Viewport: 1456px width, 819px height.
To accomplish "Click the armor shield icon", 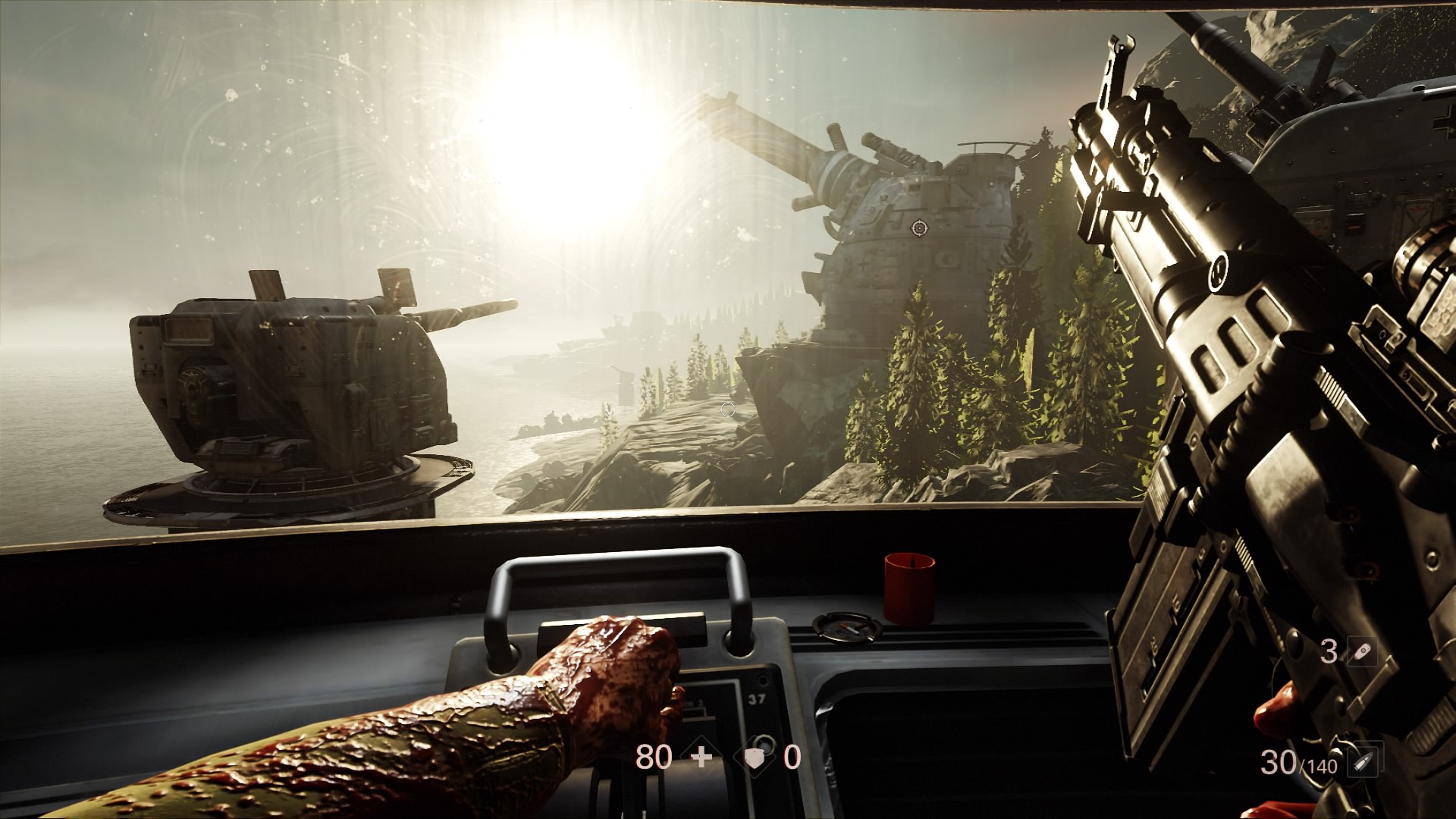I will 758,758.
